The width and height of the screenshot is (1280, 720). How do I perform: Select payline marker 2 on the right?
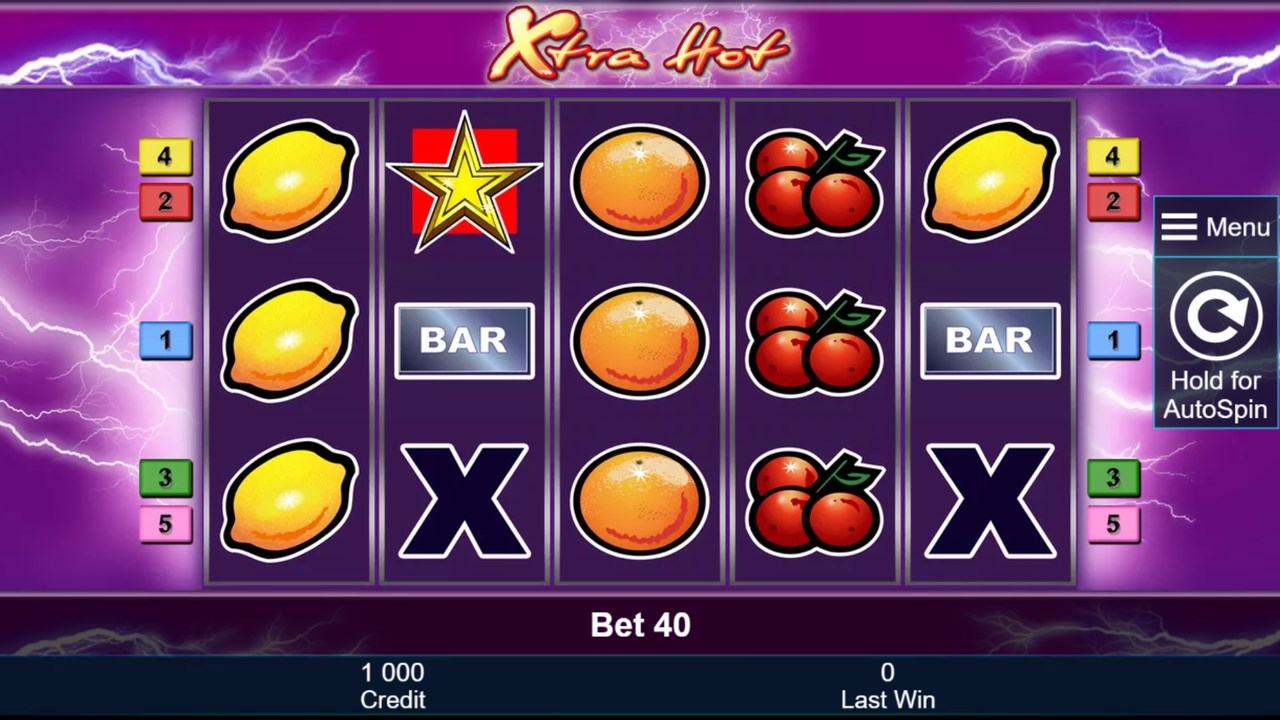1113,202
